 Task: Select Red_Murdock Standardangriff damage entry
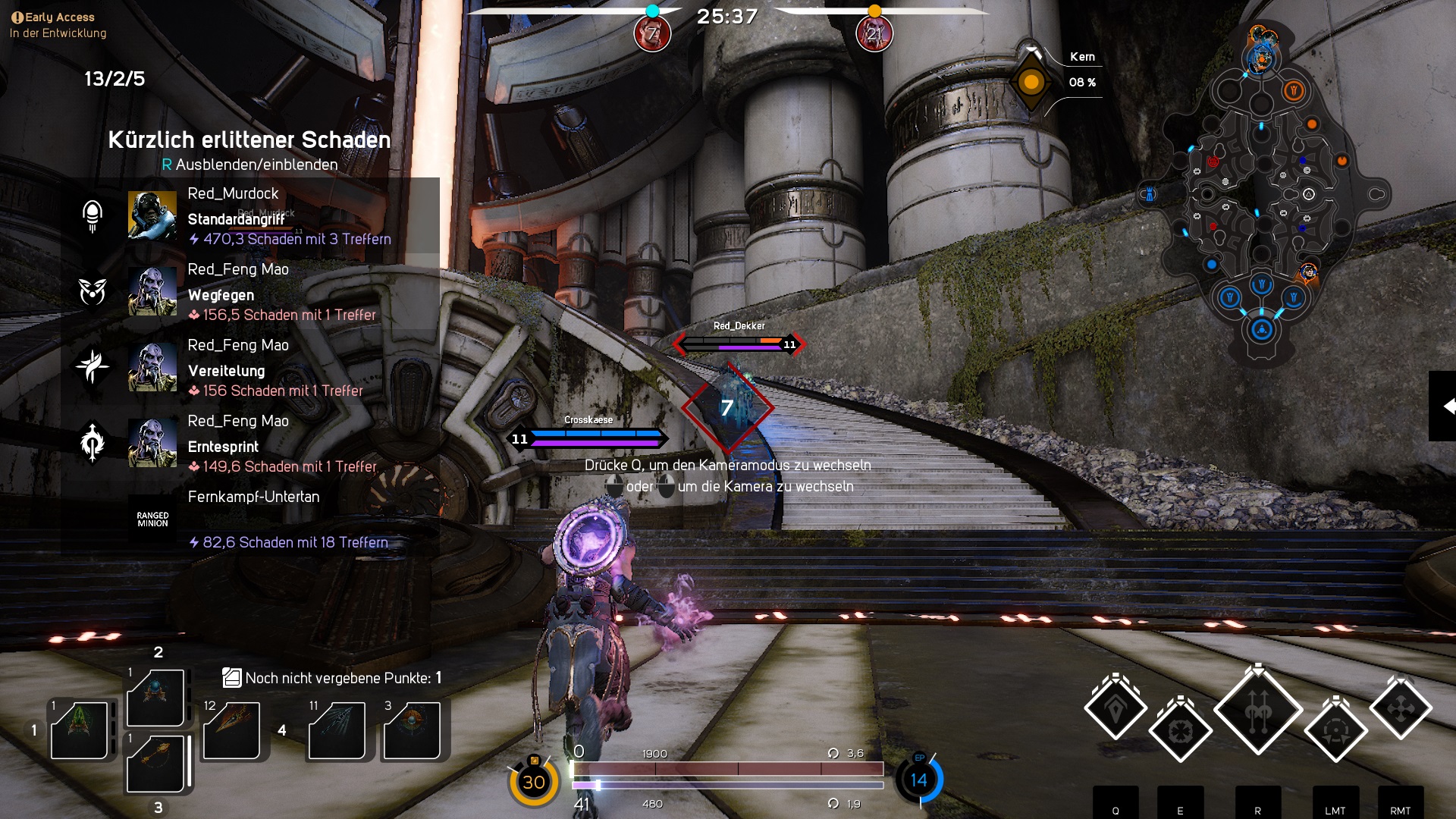(x=250, y=216)
